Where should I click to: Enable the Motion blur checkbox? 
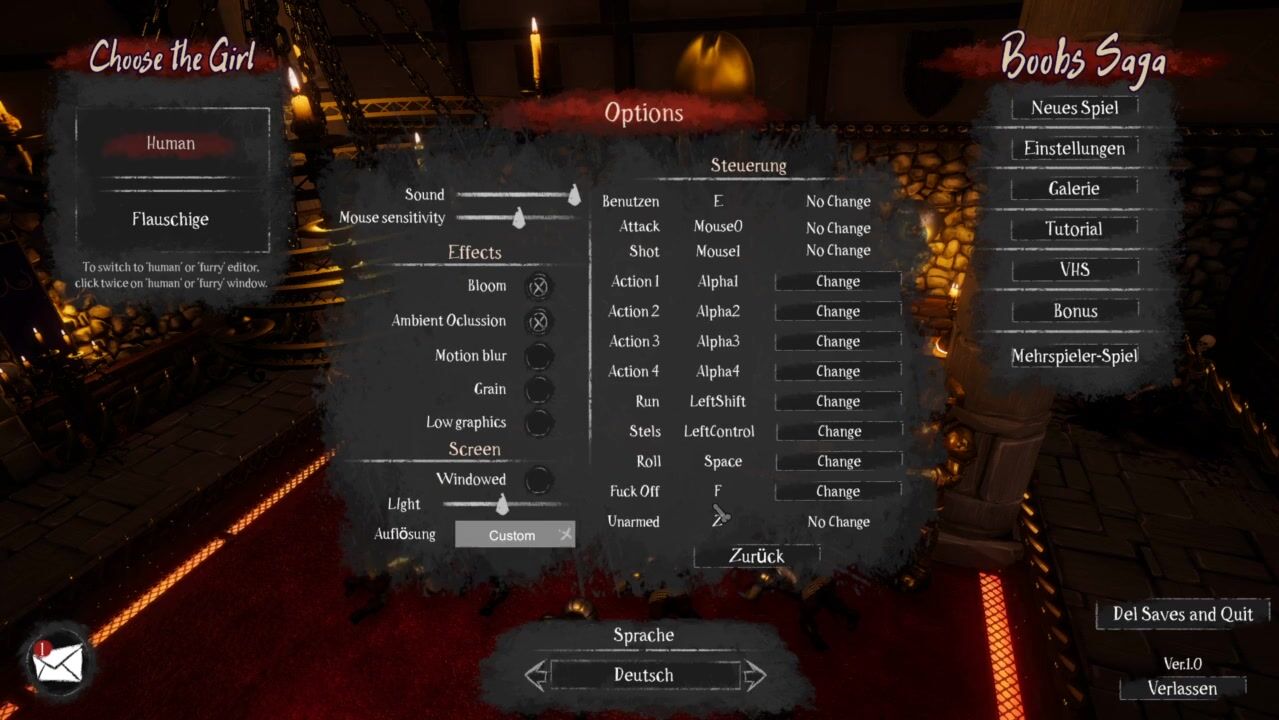pyautogui.click(x=538, y=356)
